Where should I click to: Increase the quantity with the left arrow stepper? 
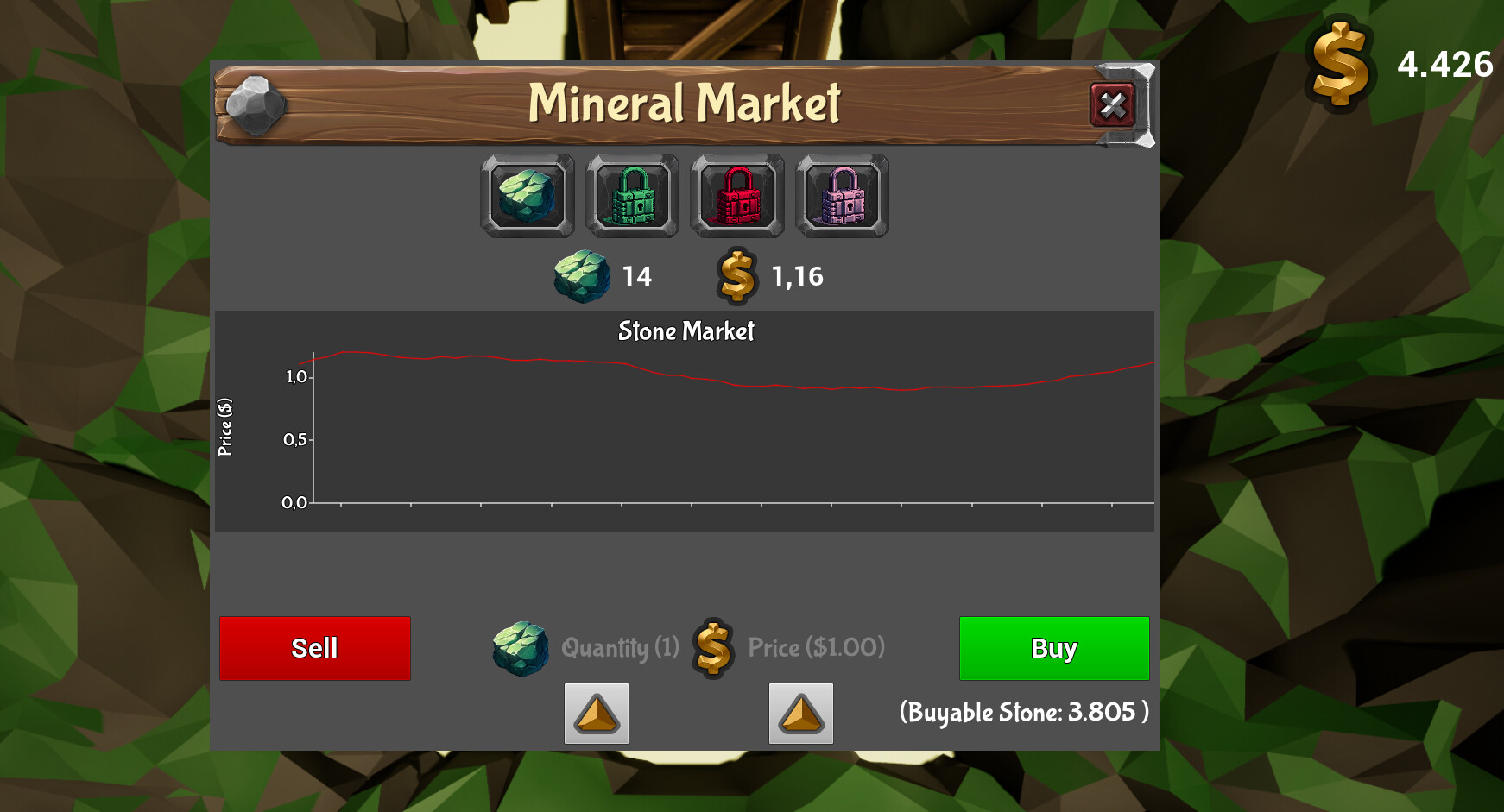click(x=597, y=714)
